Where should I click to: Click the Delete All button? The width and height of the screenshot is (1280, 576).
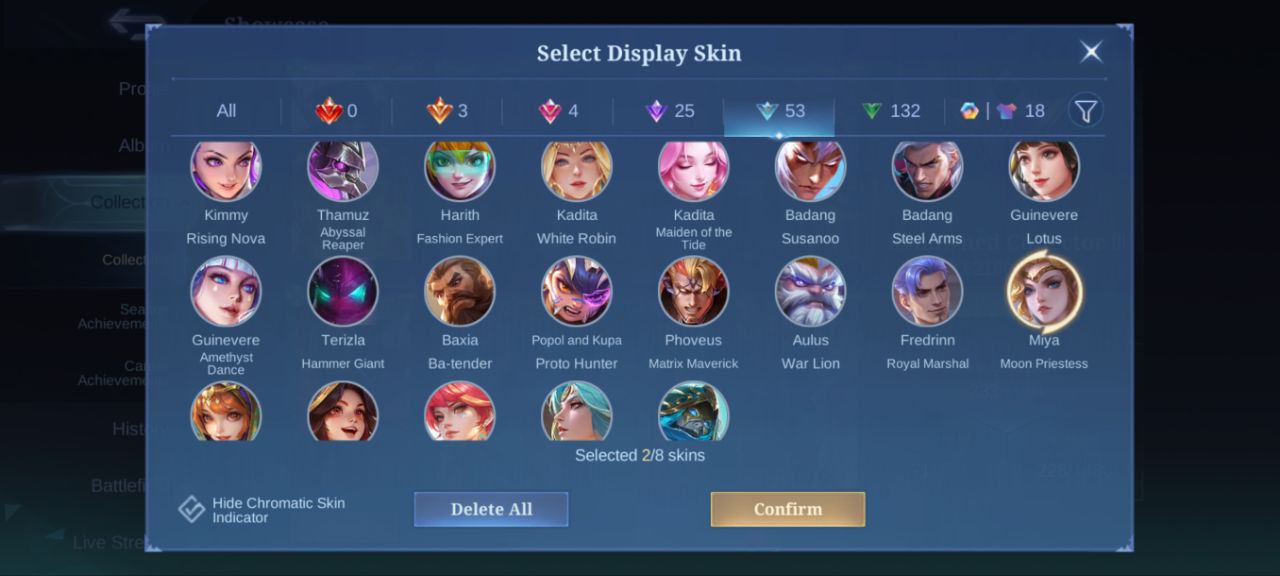coord(491,509)
